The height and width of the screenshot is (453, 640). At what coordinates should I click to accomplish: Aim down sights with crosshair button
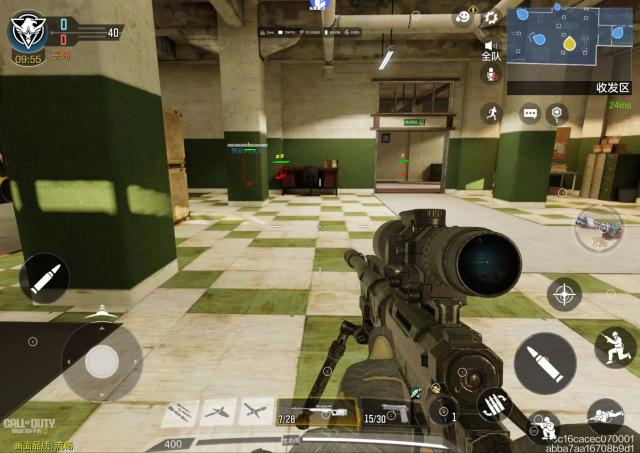564,294
